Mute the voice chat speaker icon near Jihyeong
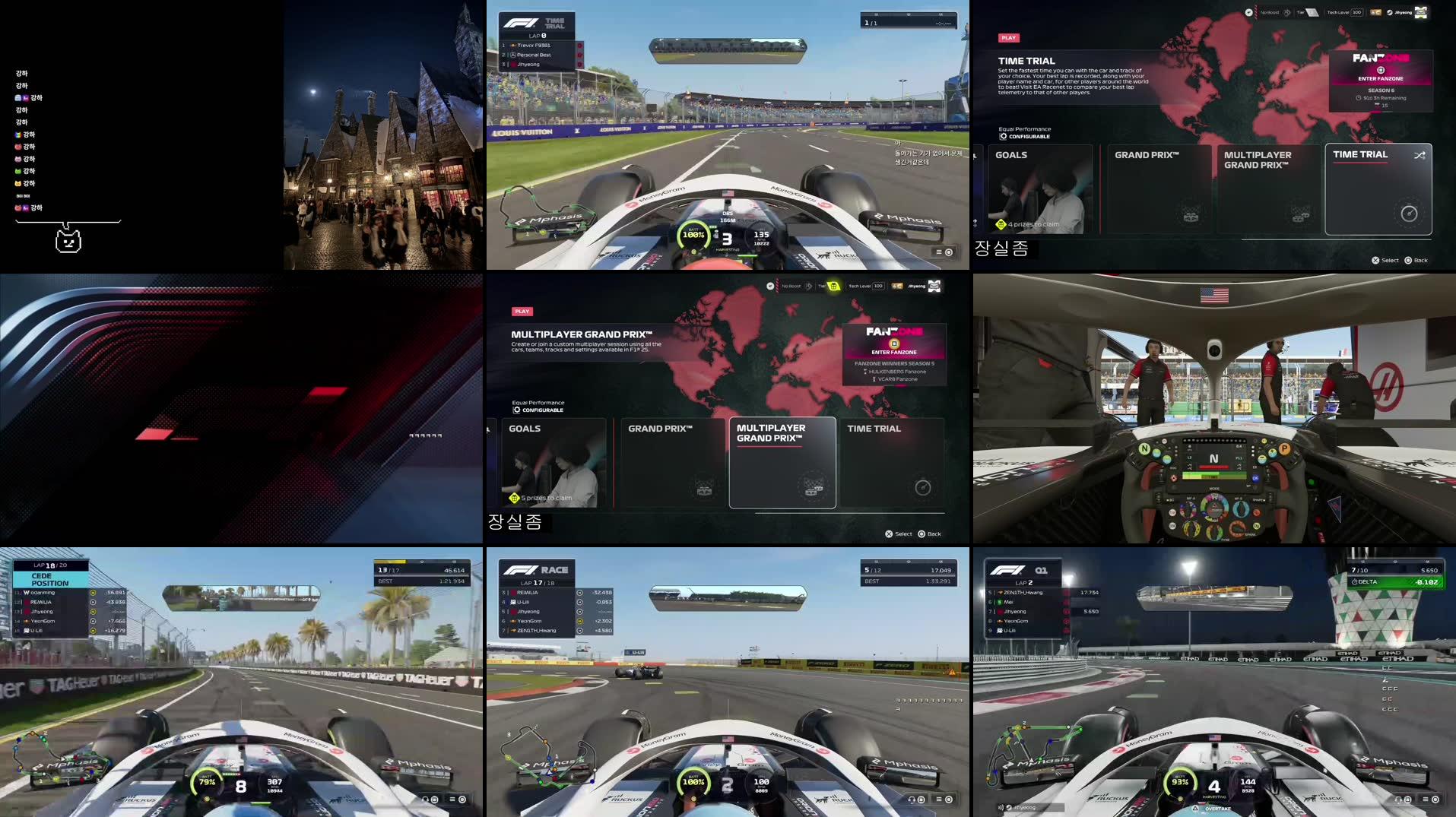 point(1000,808)
